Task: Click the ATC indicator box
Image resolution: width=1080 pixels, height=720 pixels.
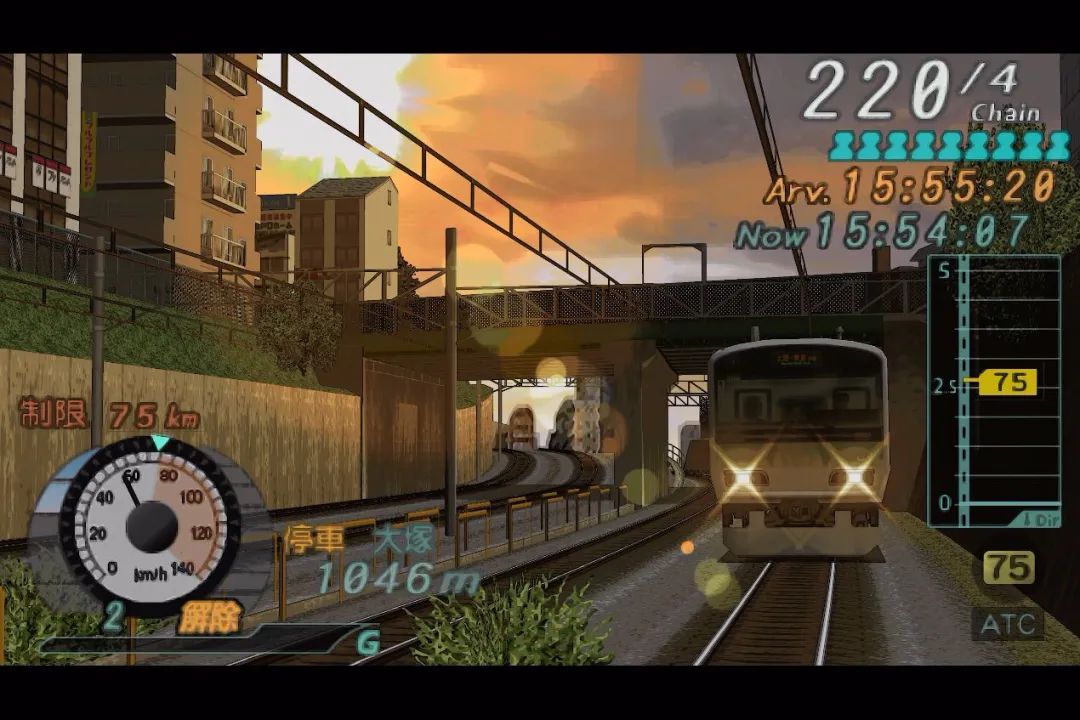Action: pos(1007,625)
